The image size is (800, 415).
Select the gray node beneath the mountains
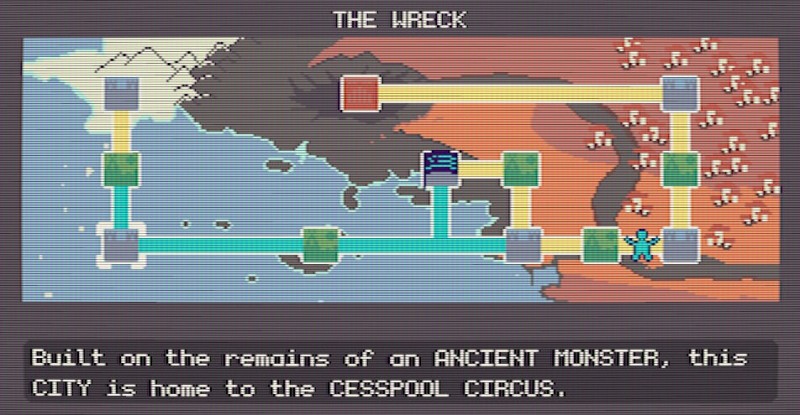122,93
